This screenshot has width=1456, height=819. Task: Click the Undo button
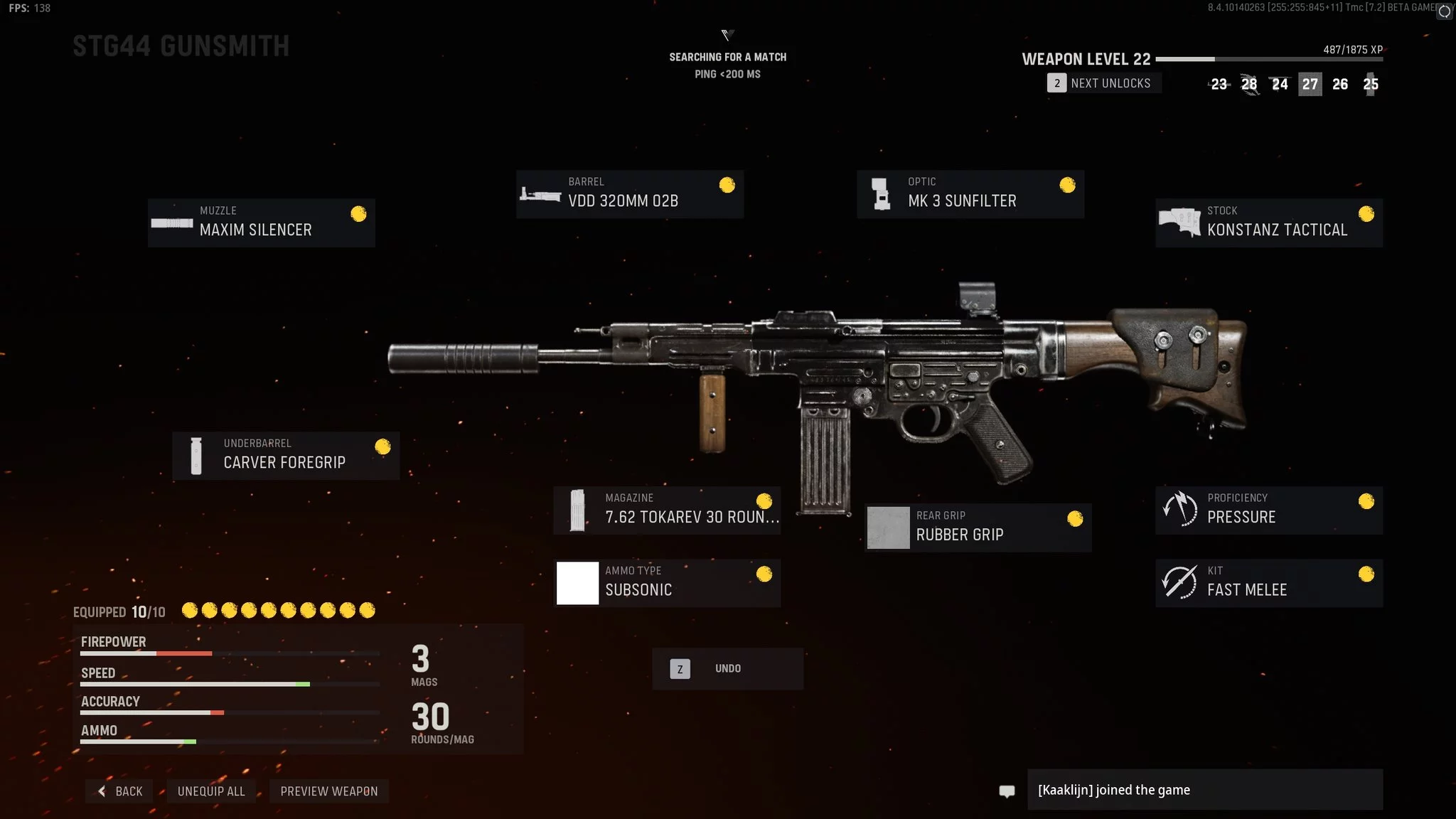pyautogui.click(x=727, y=668)
